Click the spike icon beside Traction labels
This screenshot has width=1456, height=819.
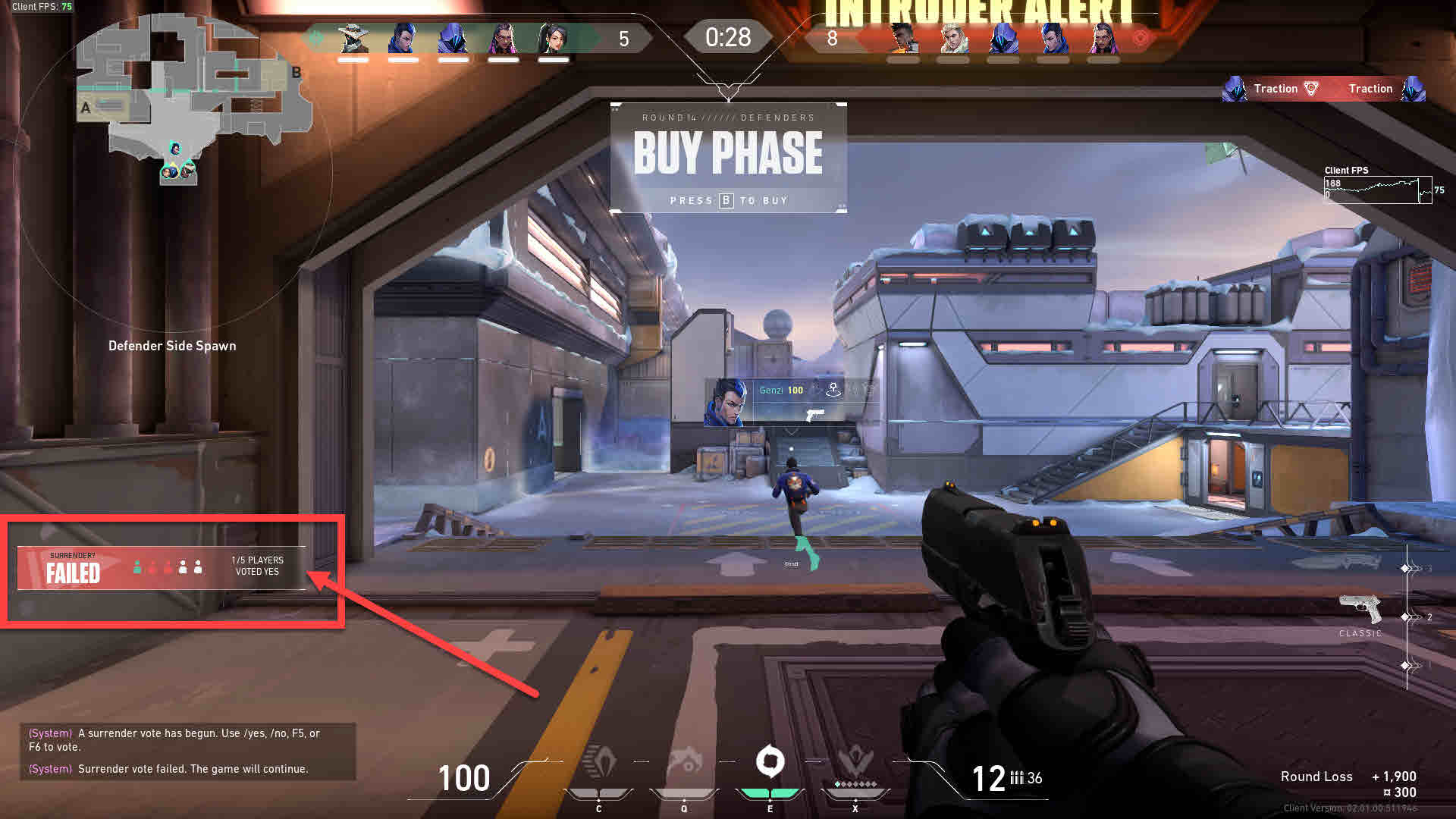coord(1311,88)
